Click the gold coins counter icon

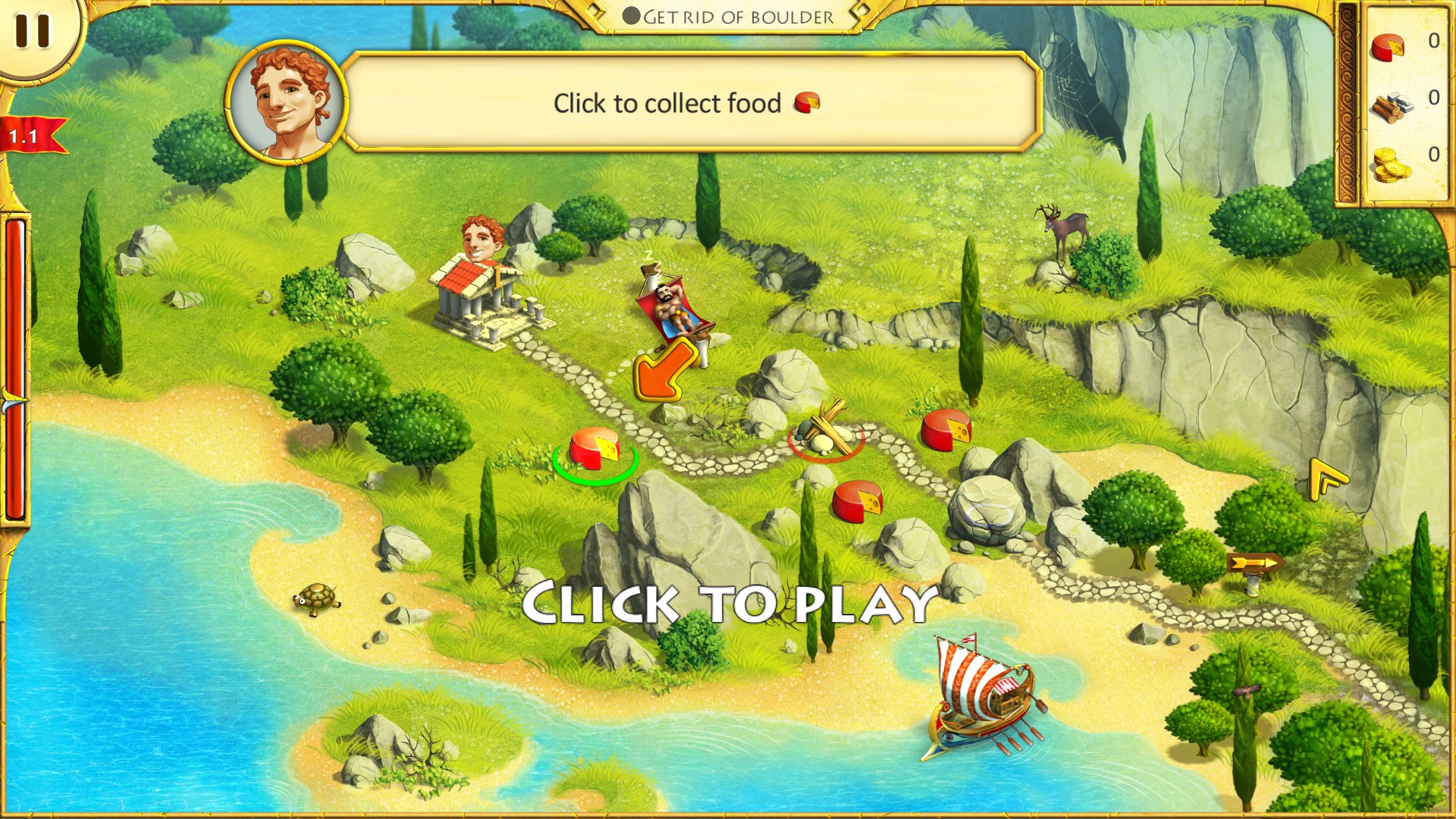[1392, 163]
